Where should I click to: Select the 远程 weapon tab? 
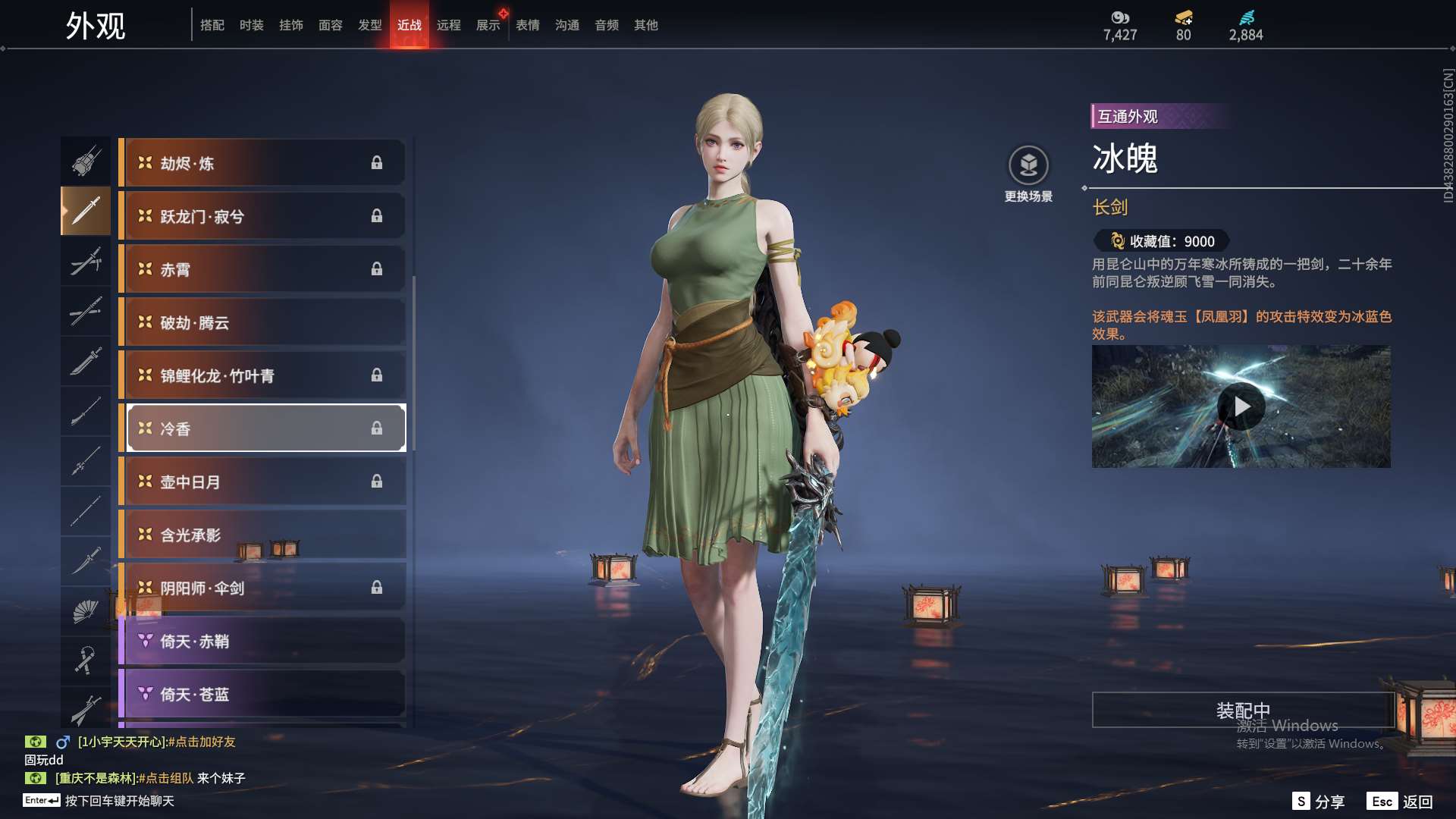[x=448, y=25]
